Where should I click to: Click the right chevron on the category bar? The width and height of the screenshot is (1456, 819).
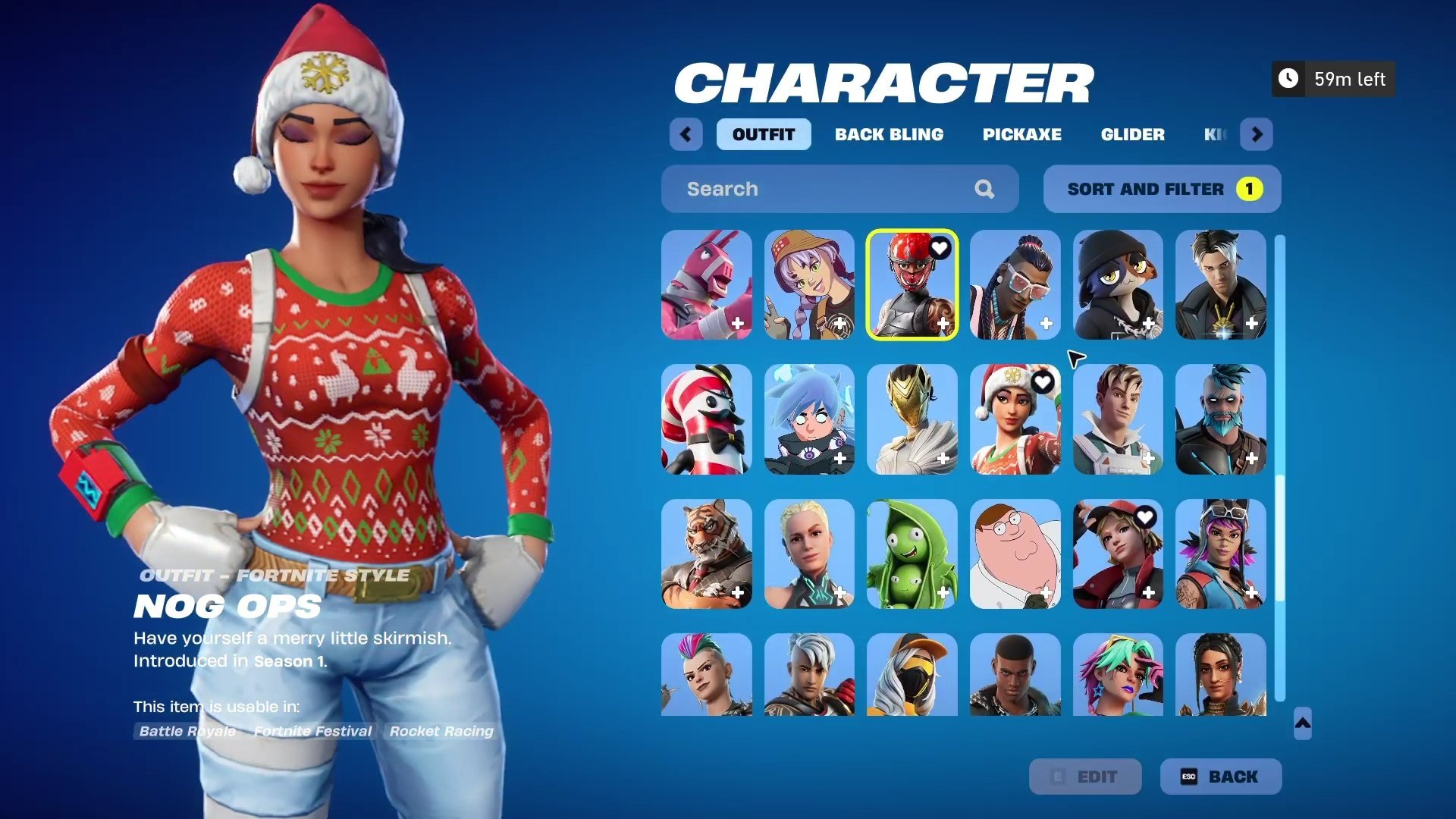(x=1257, y=134)
